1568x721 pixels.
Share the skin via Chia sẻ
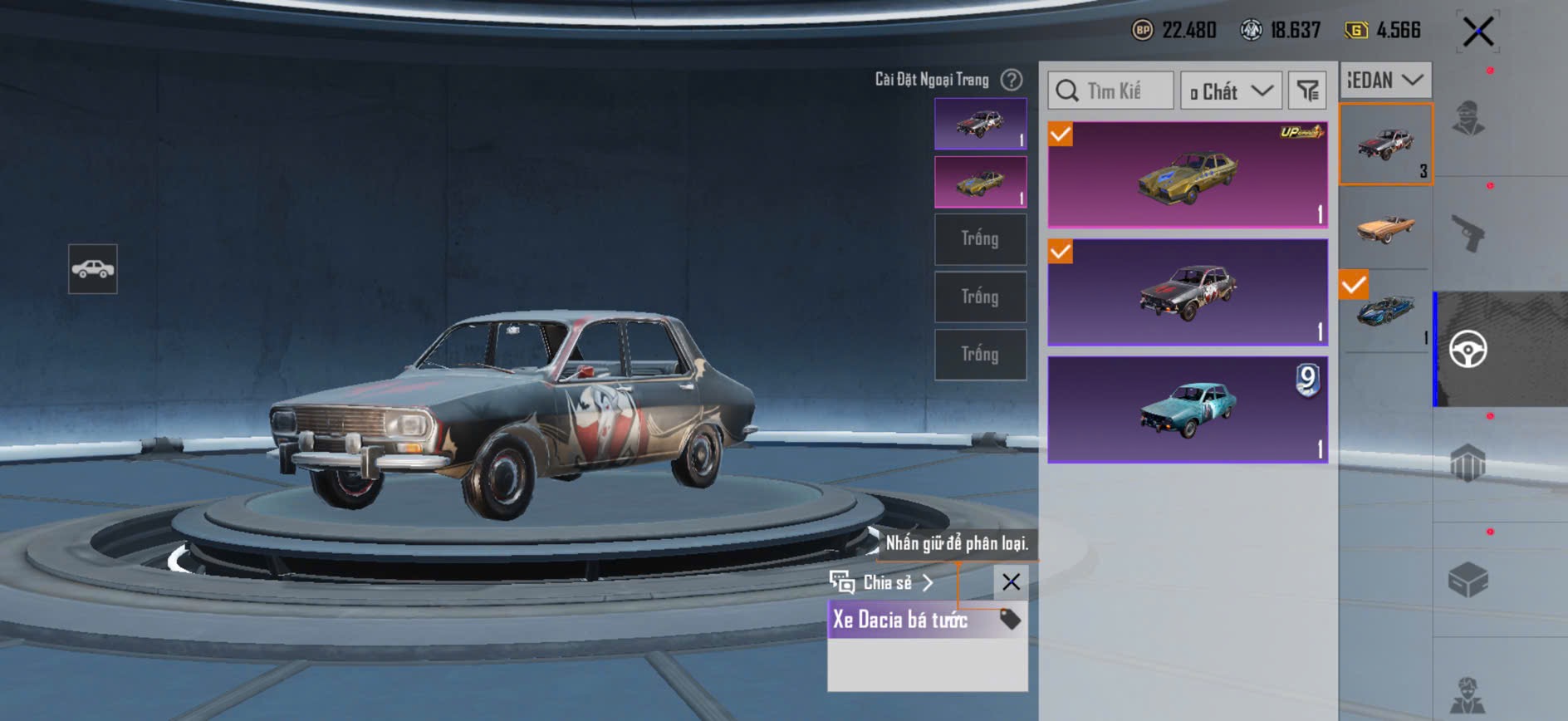882,582
